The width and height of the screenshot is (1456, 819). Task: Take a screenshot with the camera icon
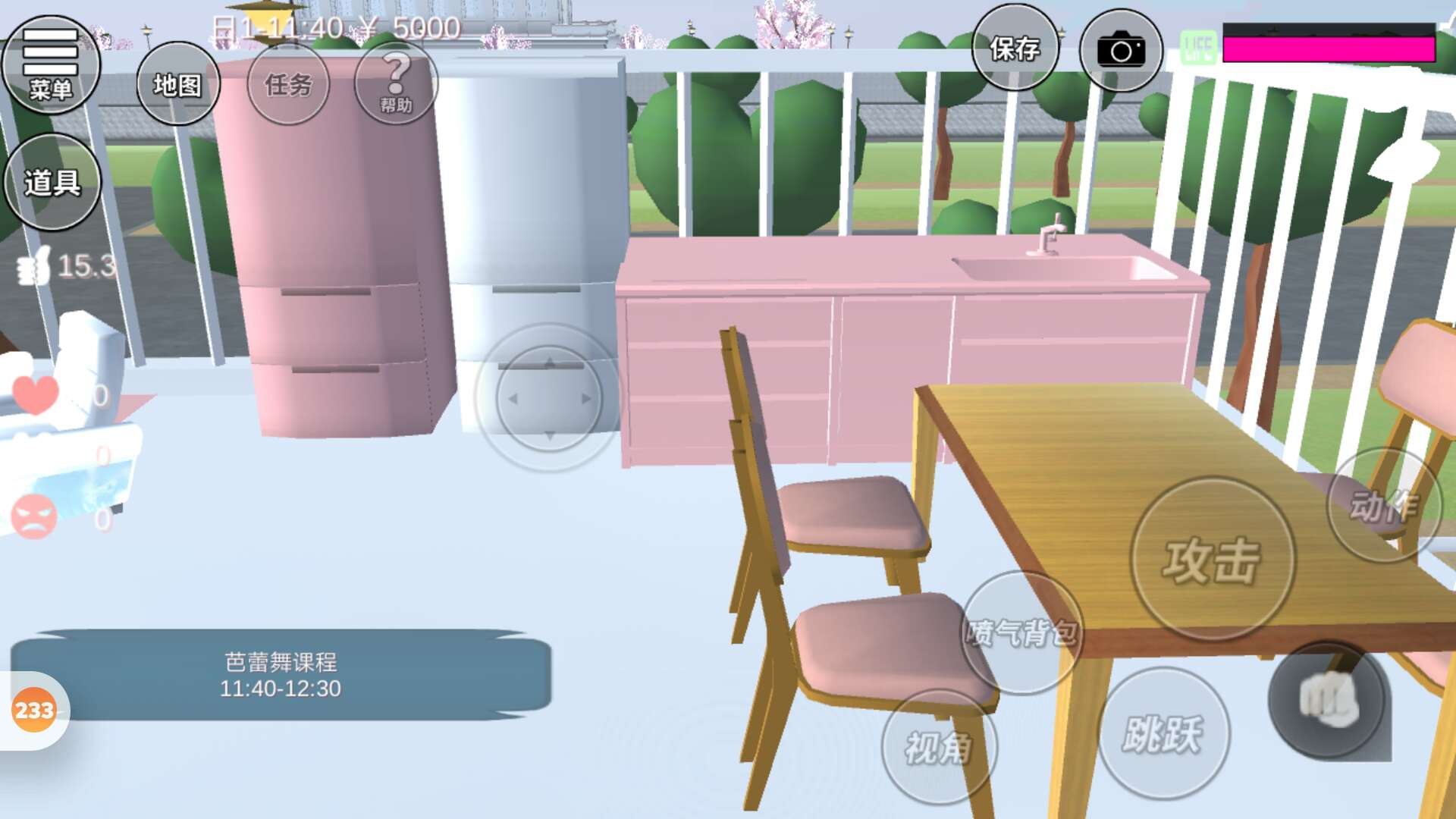click(x=1120, y=51)
